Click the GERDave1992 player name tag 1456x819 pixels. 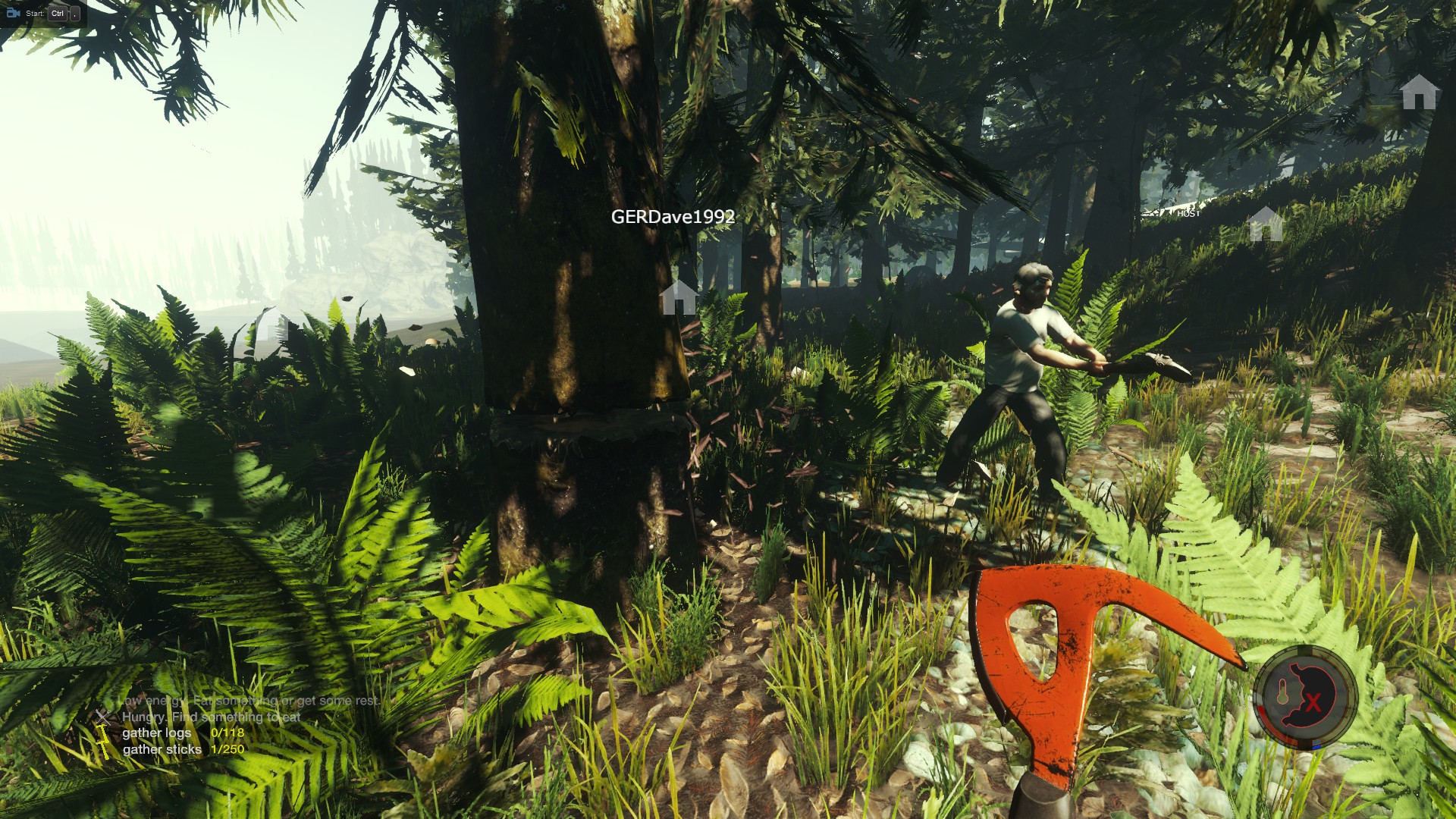pos(673,217)
